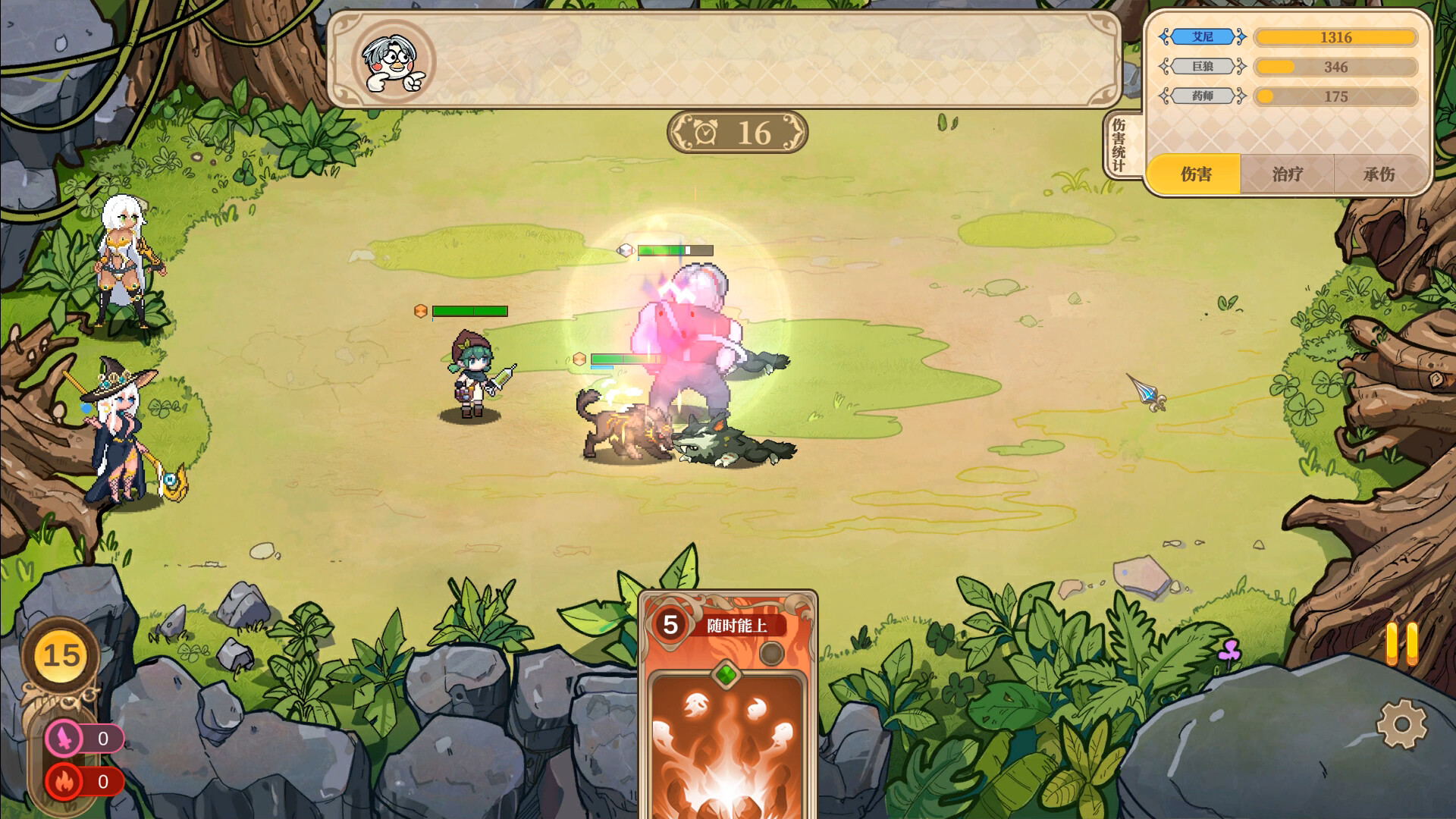The image size is (1456, 819).
Task: Switch to the 承伤 damage-taken tab
Action: click(x=1379, y=174)
